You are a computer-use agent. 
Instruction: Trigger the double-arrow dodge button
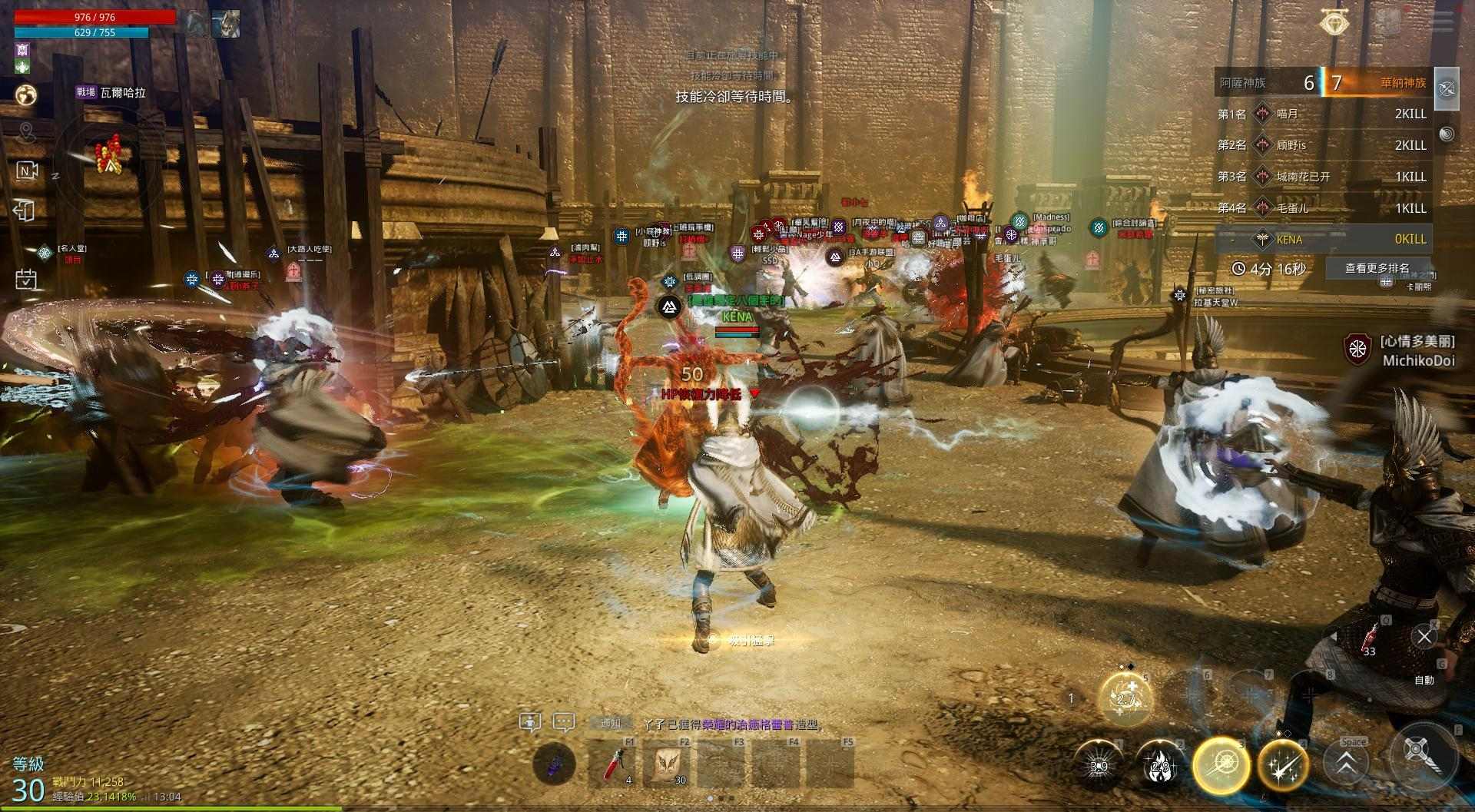point(1346,765)
